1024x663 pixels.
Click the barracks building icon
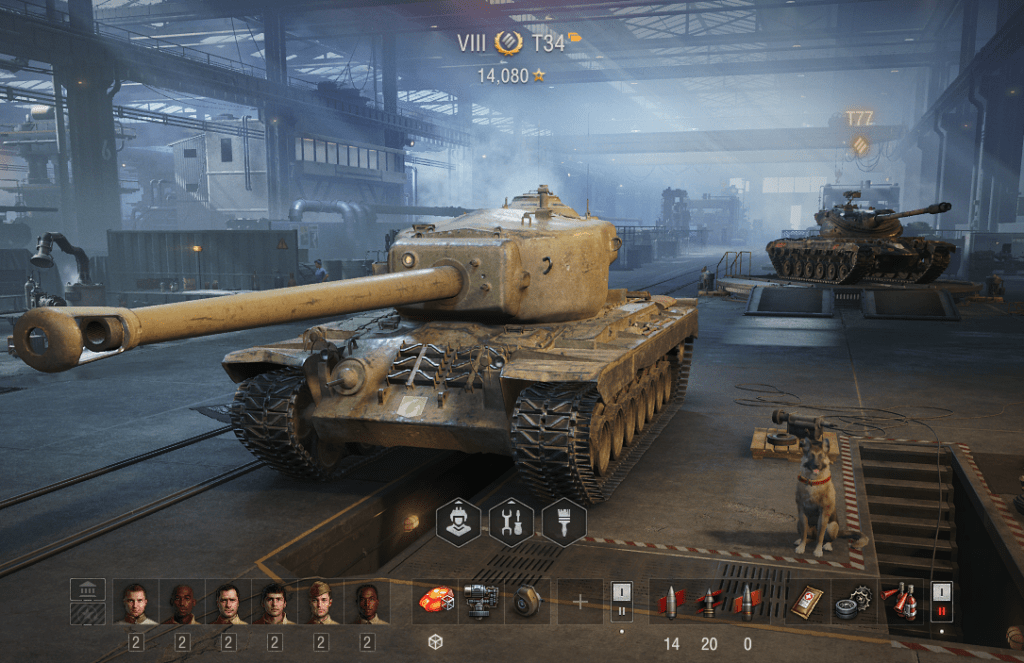click(x=88, y=590)
